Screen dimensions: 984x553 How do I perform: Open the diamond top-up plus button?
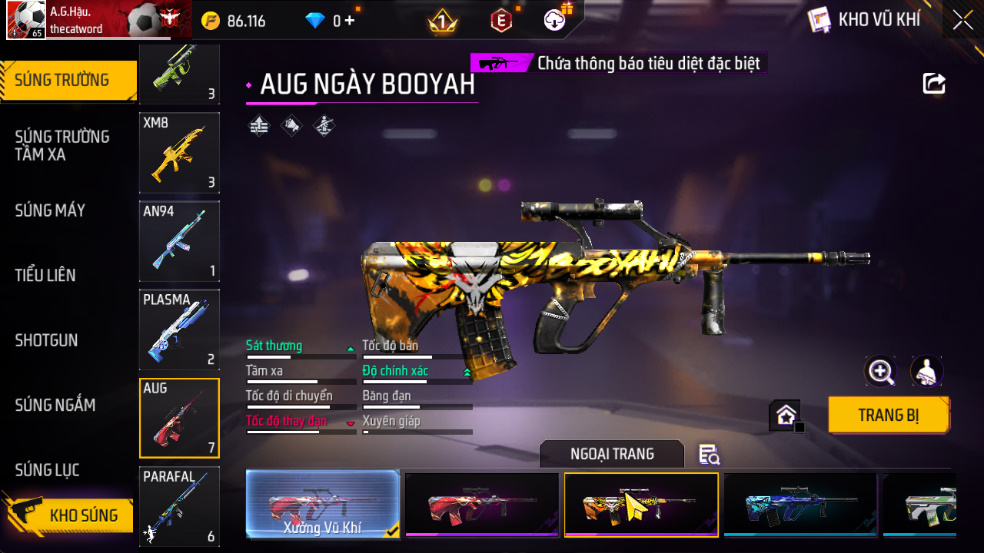click(349, 21)
